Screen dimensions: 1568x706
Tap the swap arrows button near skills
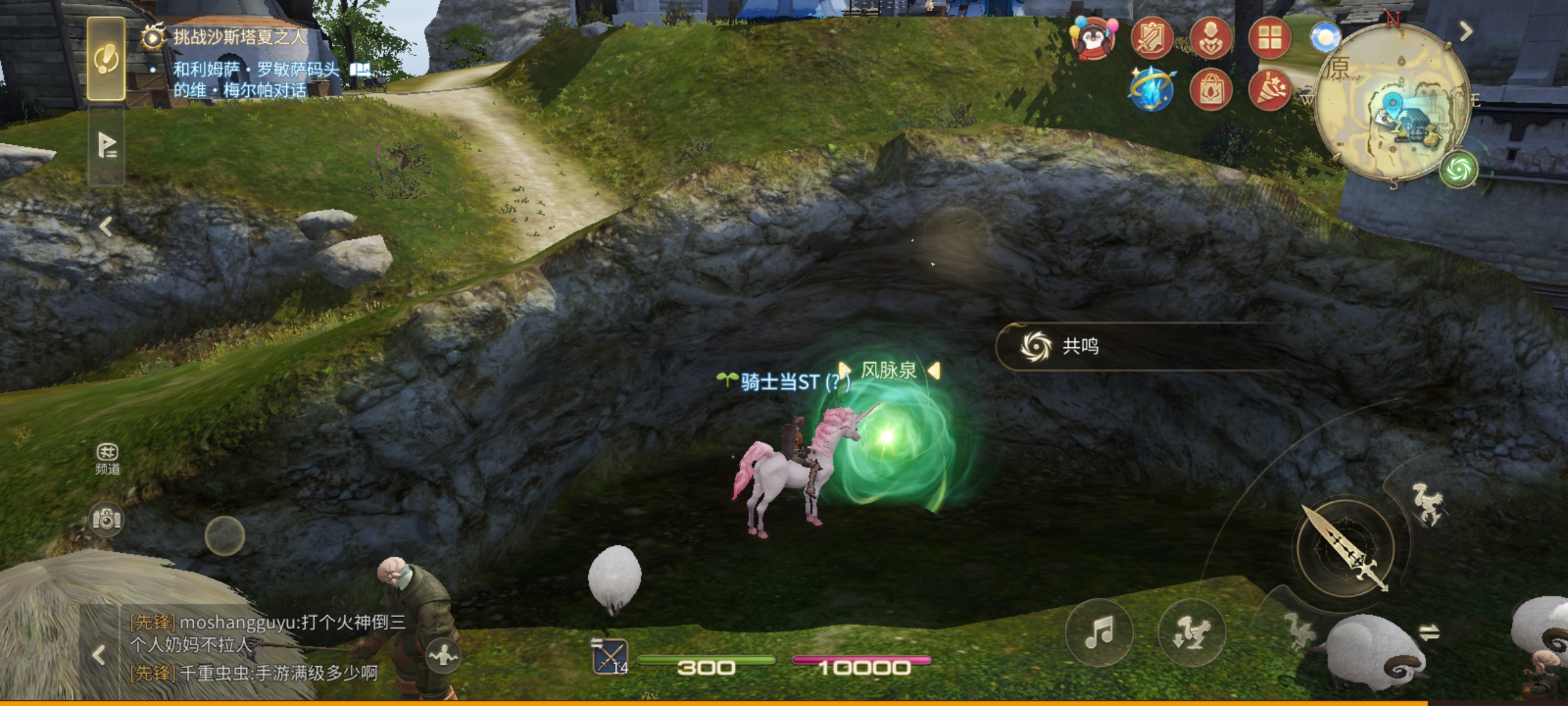[1429, 632]
